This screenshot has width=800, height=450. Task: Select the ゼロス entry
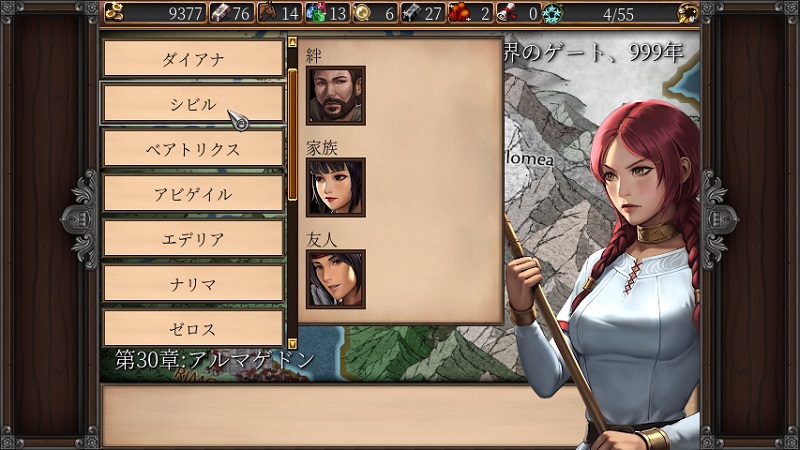193,328
